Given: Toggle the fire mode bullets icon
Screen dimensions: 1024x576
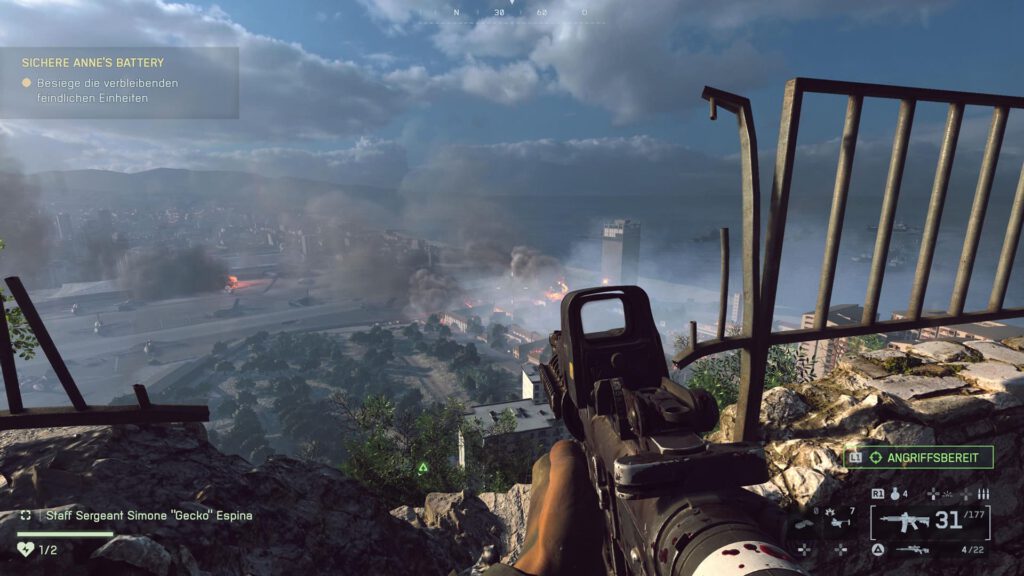Looking at the screenshot, I should tap(982, 494).
